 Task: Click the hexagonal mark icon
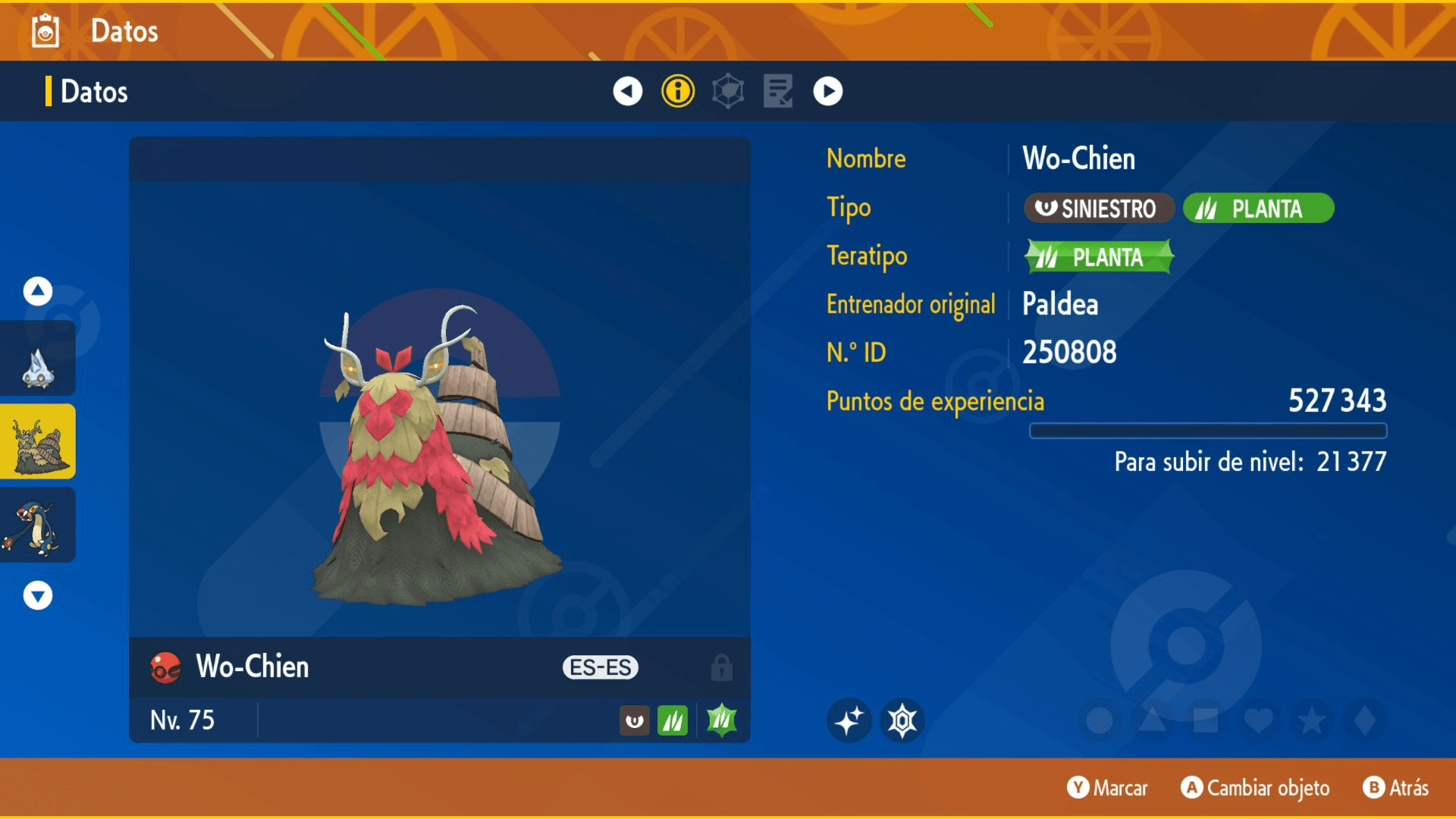[x=902, y=720]
